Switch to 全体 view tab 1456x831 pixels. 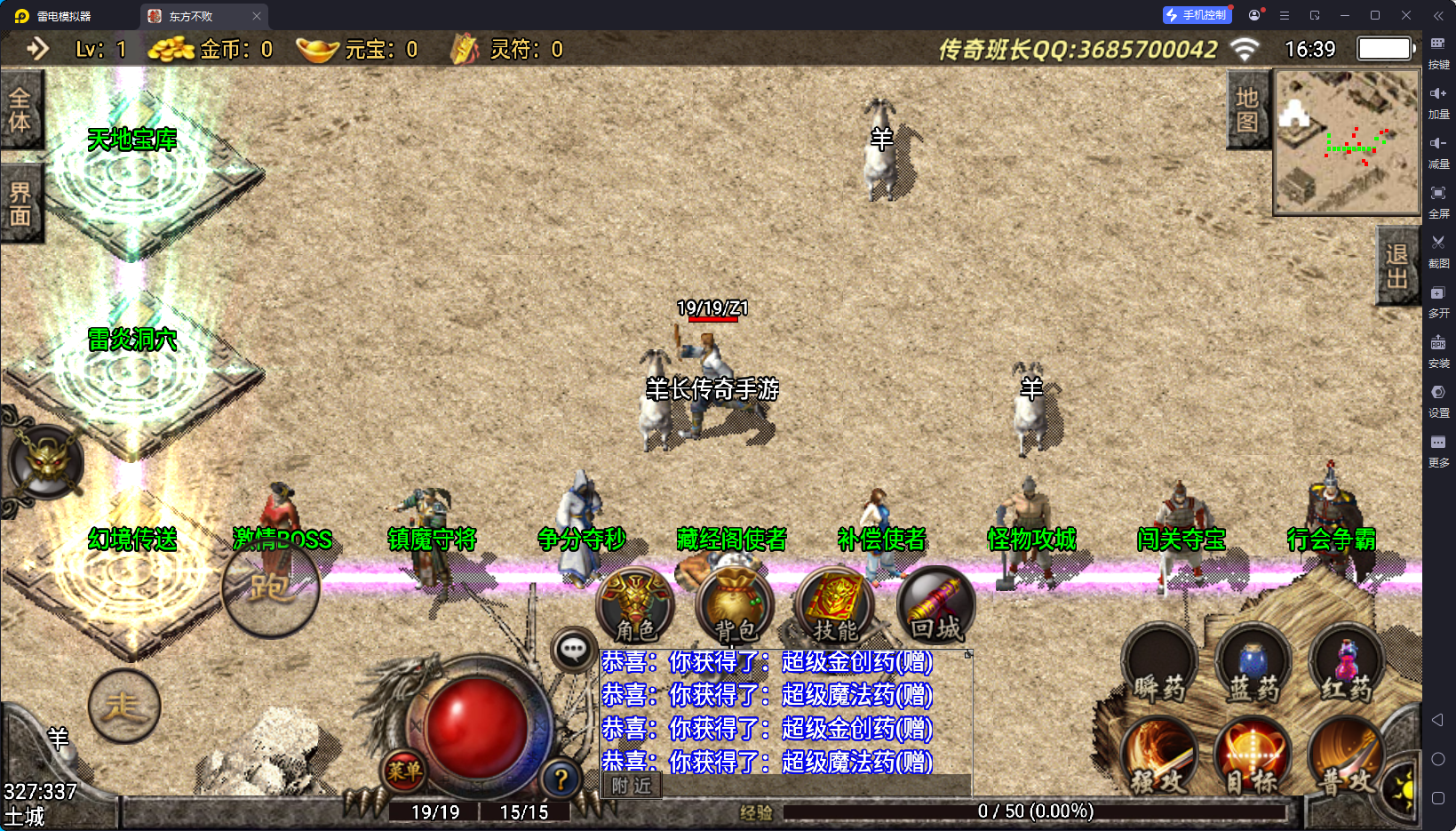click(20, 110)
